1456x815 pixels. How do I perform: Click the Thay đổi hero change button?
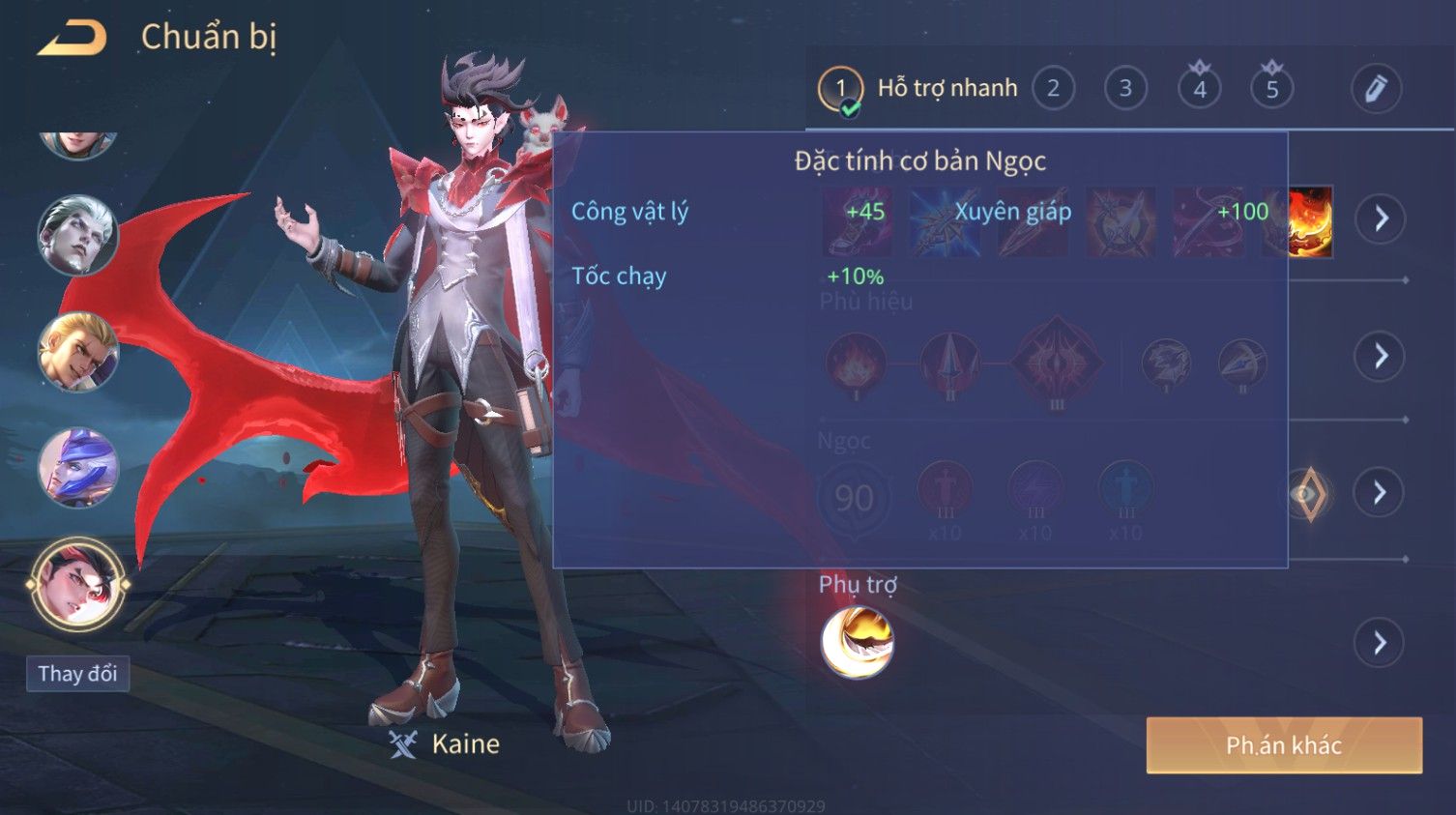pyautogui.click(x=77, y=674)
